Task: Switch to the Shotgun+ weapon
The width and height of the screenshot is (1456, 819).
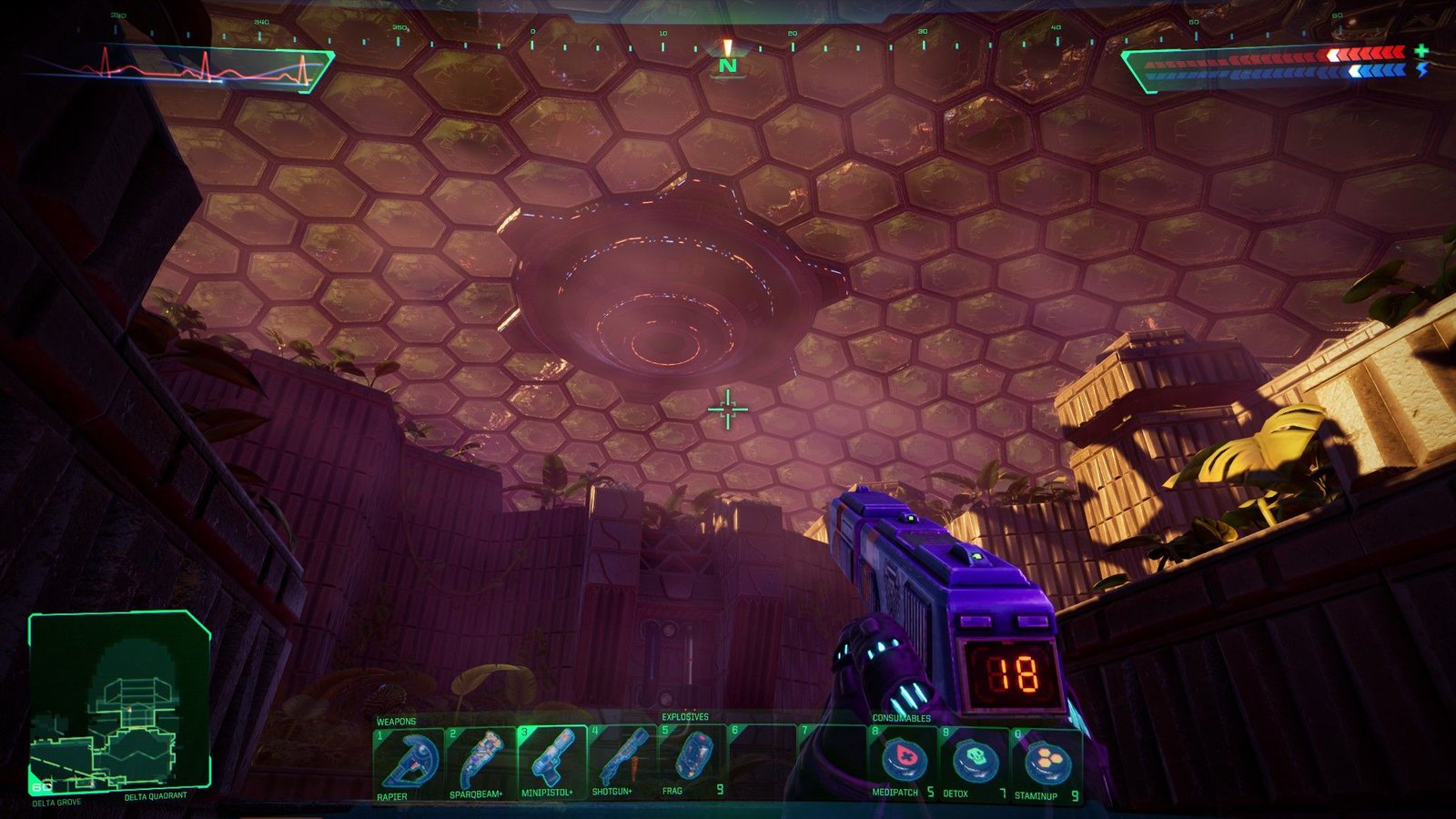Action: (x=622, y=761)
